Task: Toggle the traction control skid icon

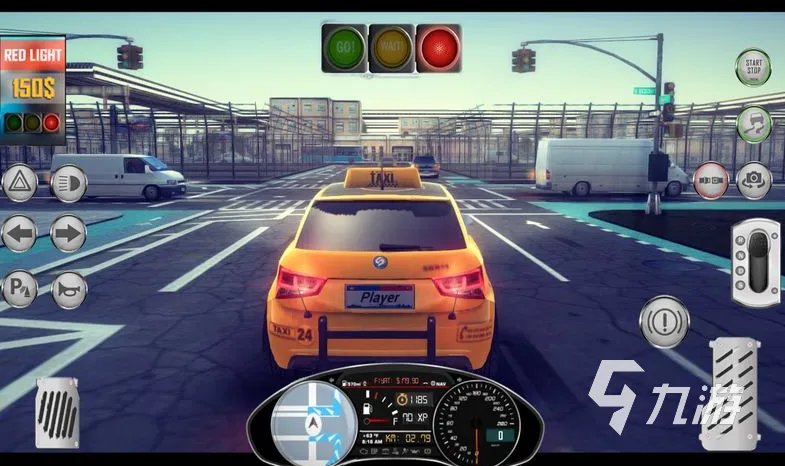Action: (754, 124)
